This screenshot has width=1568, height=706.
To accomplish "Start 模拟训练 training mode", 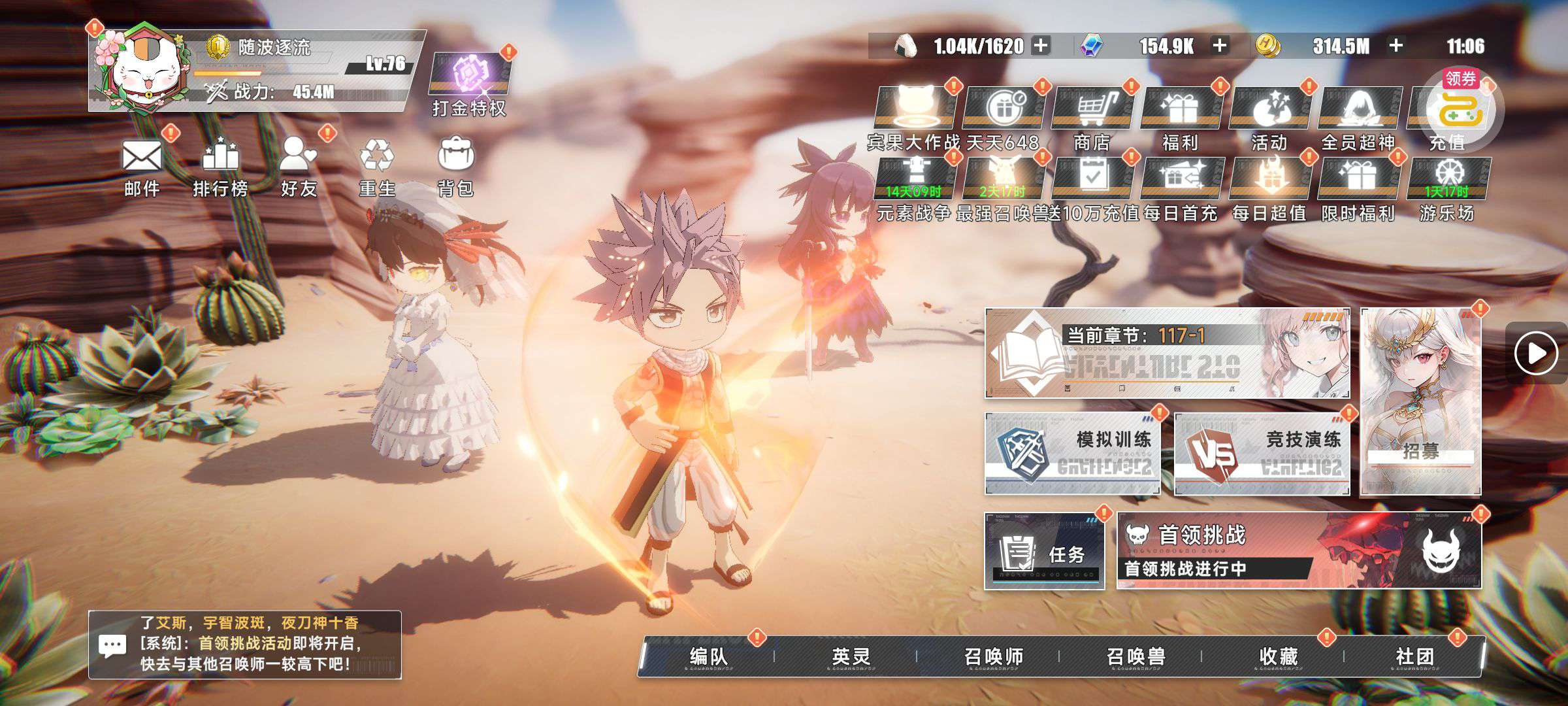I will [1072, 454].
